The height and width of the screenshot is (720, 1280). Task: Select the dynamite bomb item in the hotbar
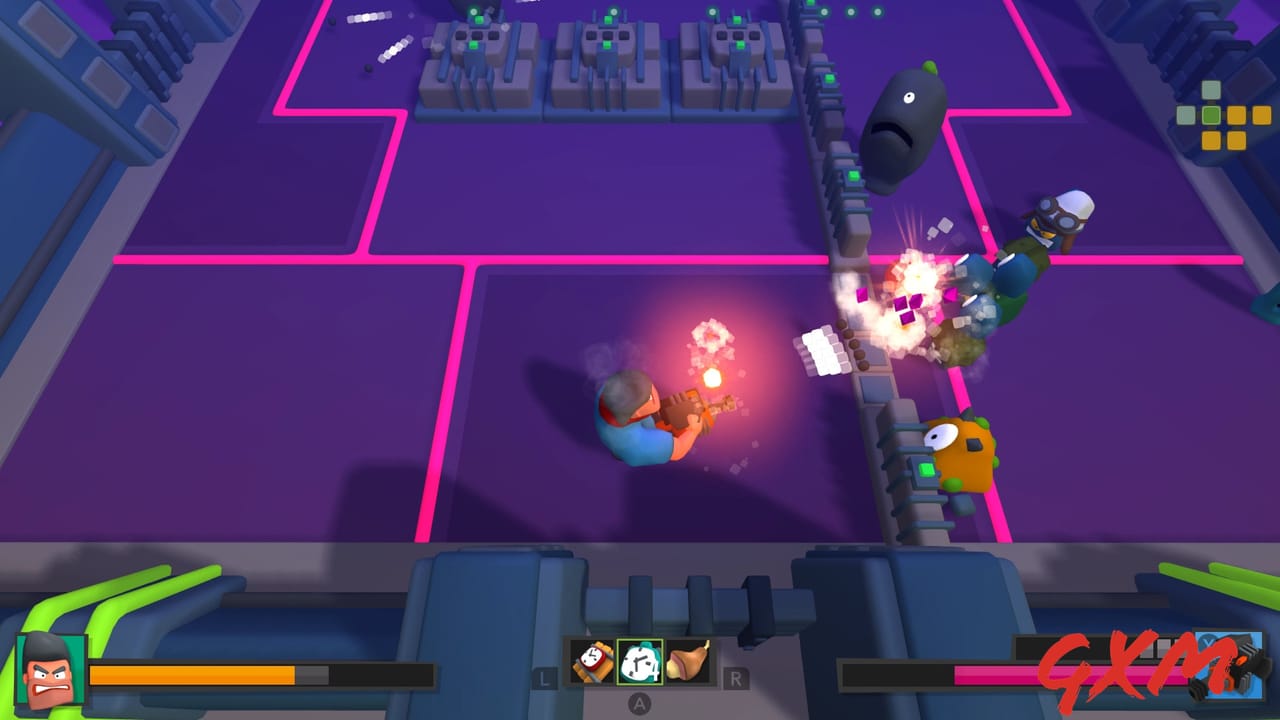click(591, 660)
